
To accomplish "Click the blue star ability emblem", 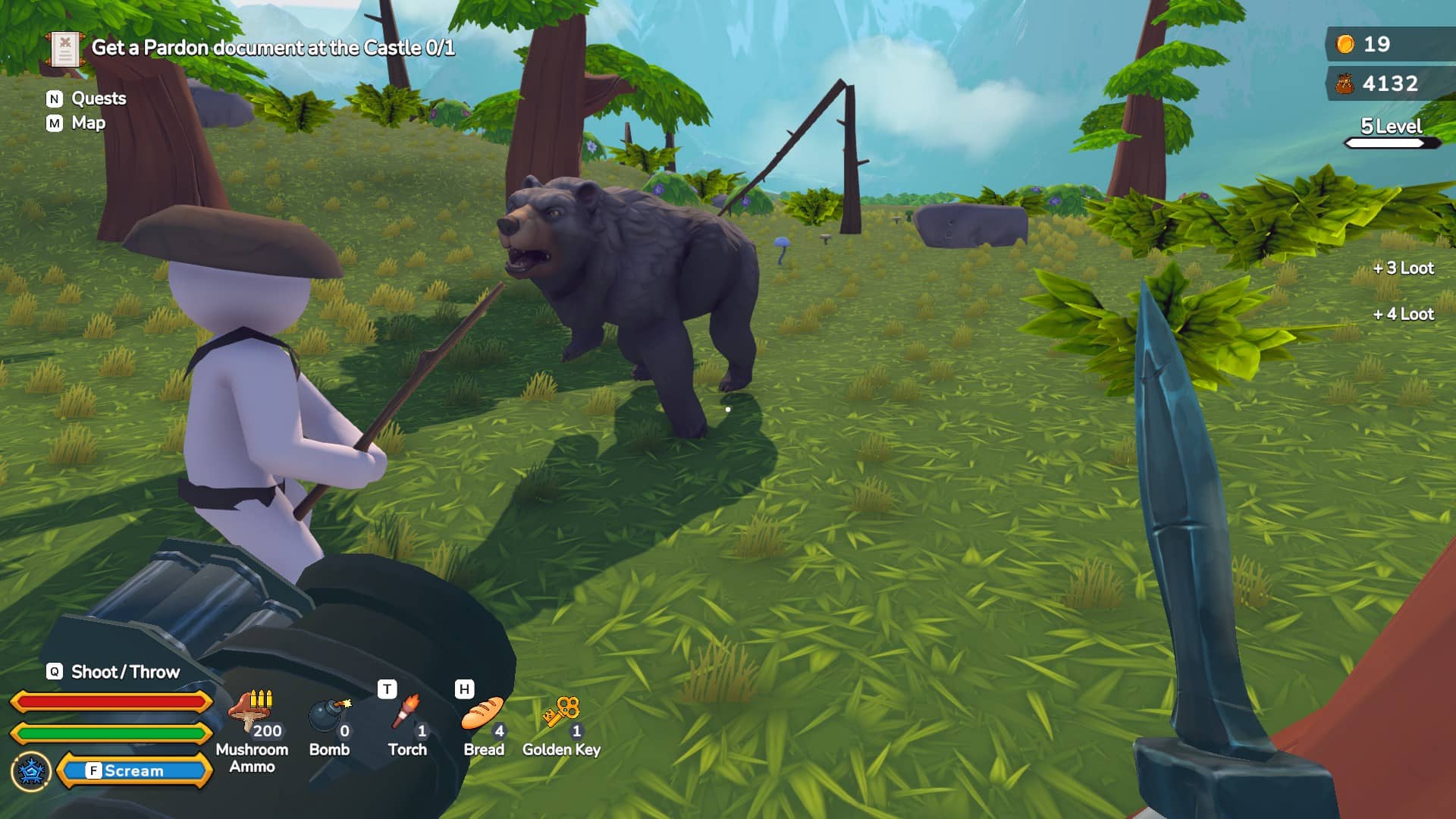I will pyautogui.click(x=31, y=771).
